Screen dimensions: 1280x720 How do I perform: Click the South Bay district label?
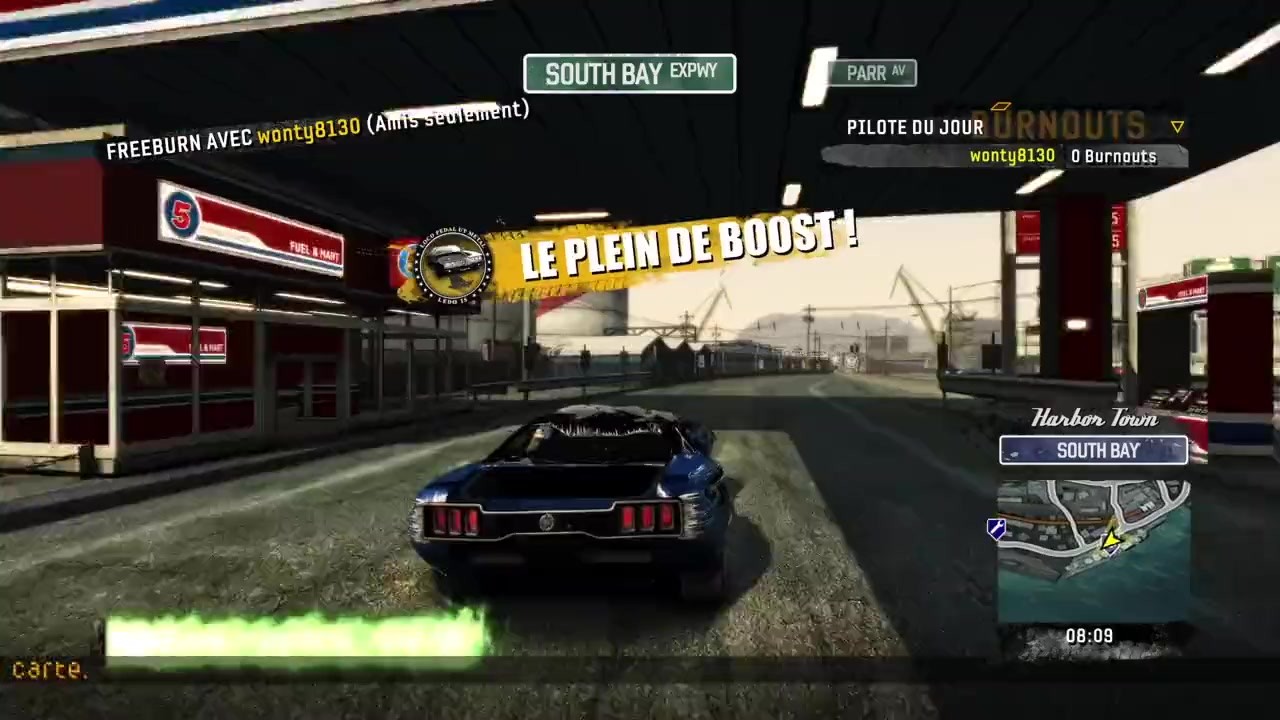1094,451
